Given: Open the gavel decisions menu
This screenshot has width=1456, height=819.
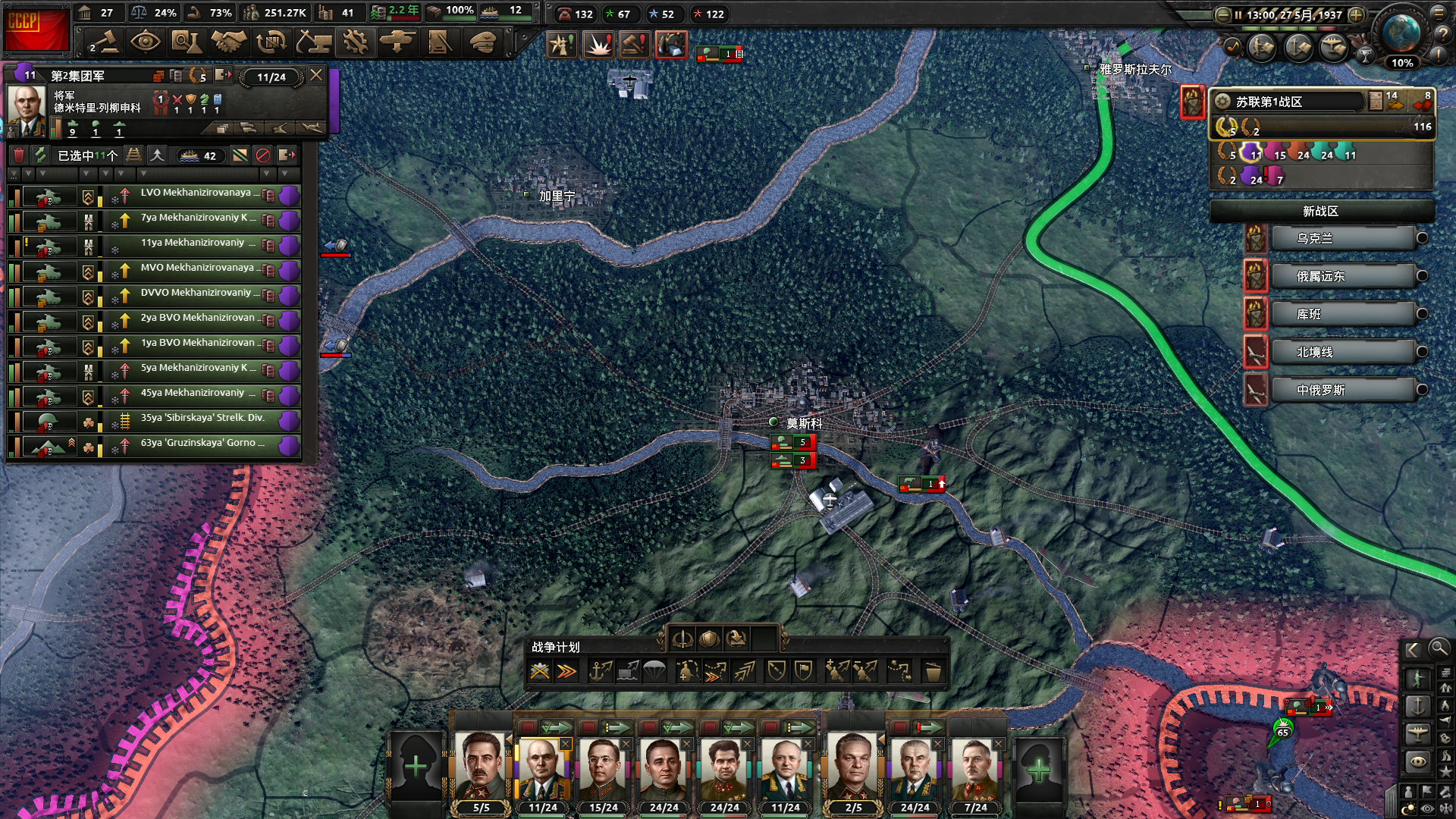Looking at the screenshot, I should coord(104,42).
